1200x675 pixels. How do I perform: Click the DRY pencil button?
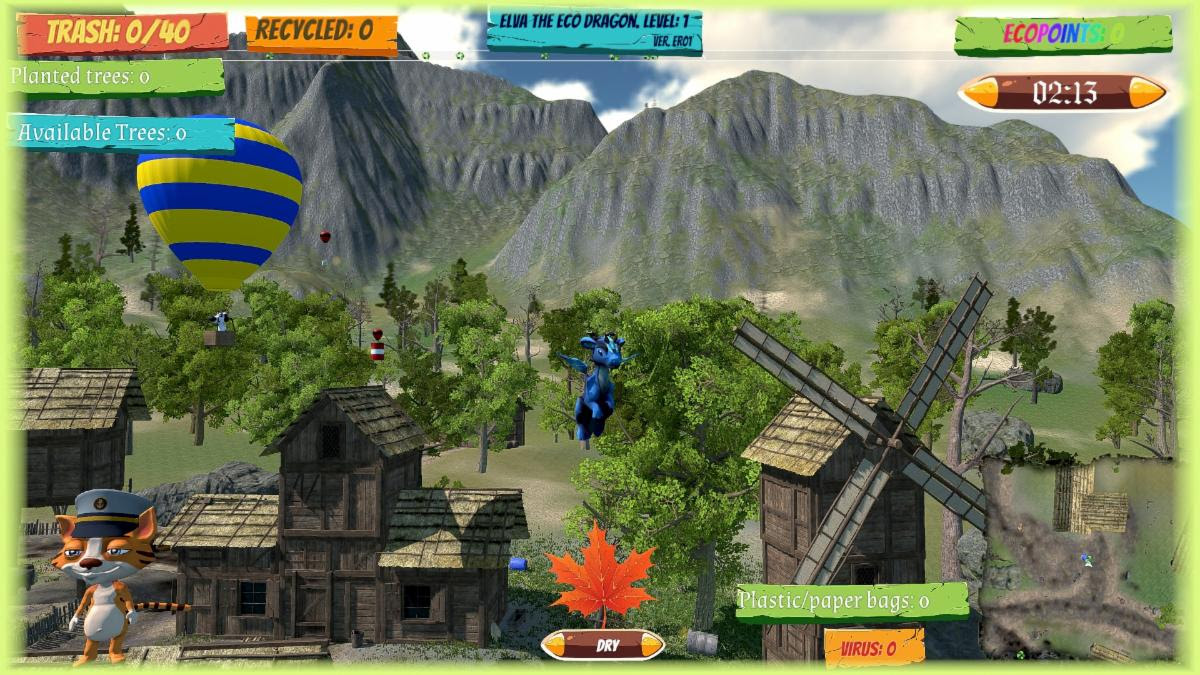pos(603,645)
